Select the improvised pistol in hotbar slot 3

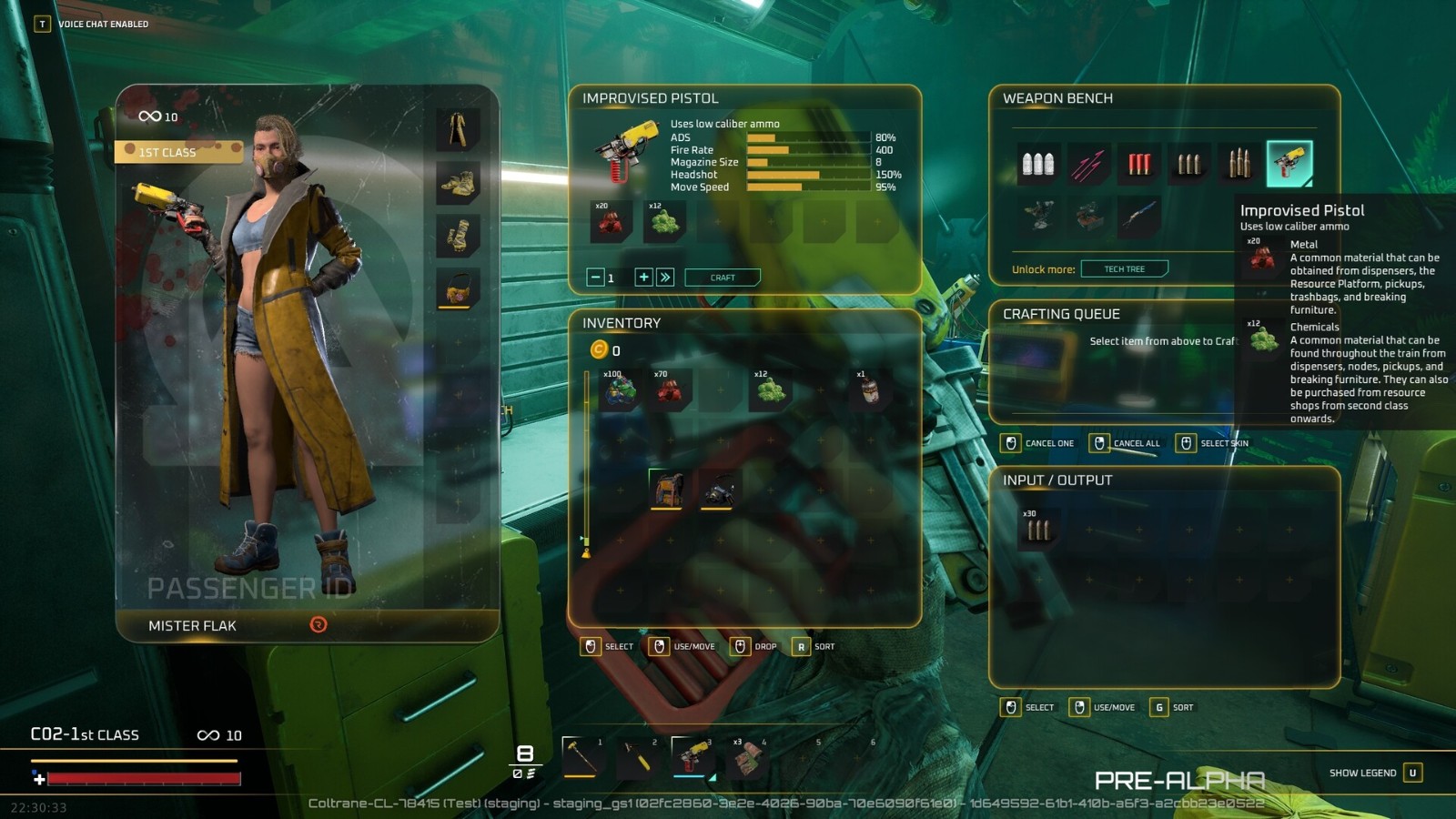(692, 756)
